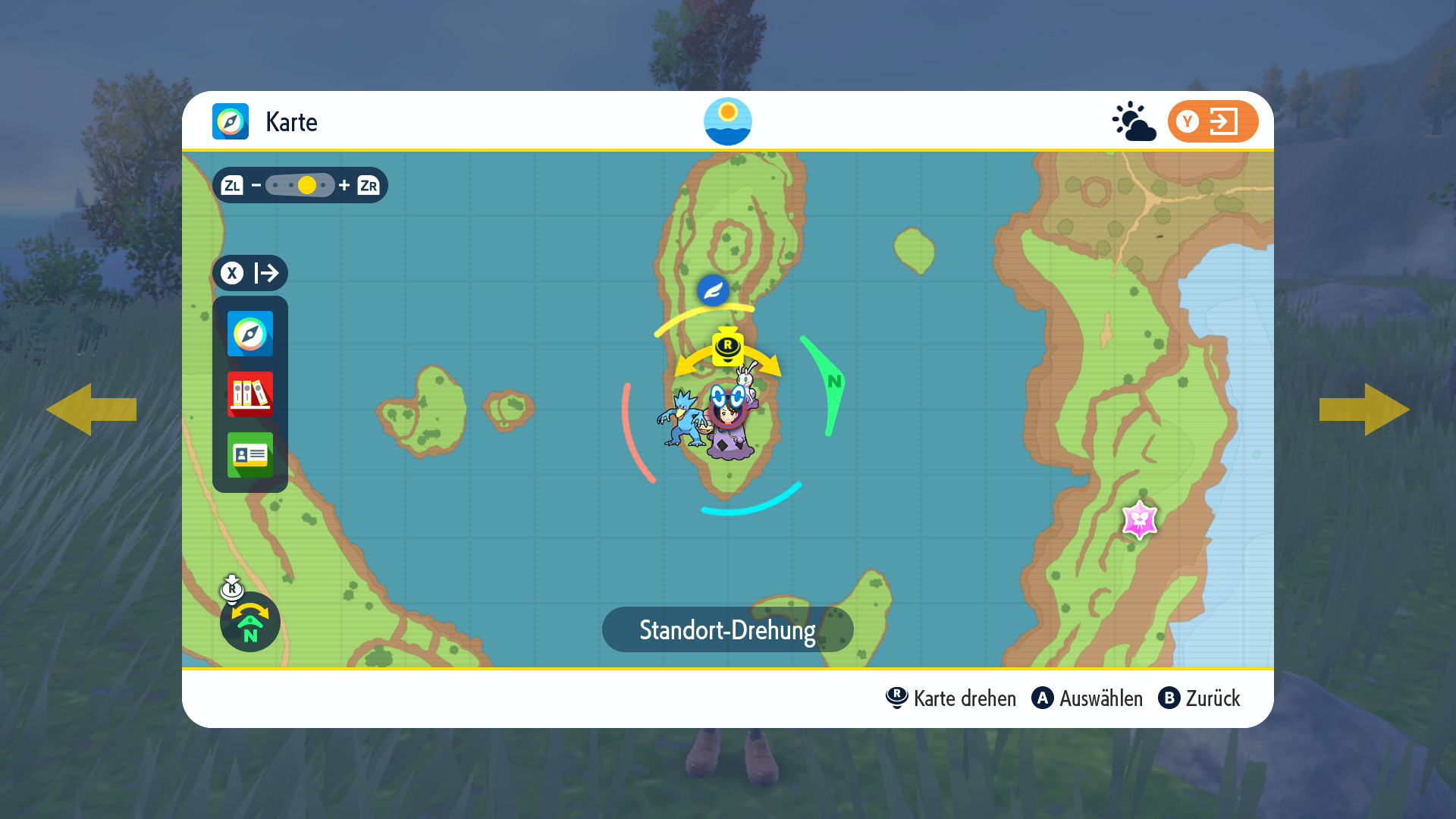
Task: Open the green trainer profile card app
Action: (x=250, y=455)
